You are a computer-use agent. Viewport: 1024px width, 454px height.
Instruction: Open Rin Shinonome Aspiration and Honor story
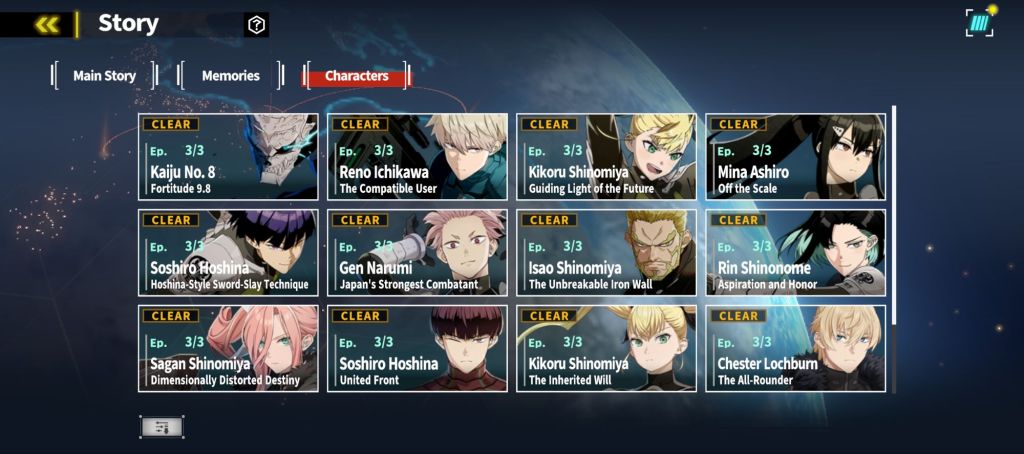[x=795, y=252]
